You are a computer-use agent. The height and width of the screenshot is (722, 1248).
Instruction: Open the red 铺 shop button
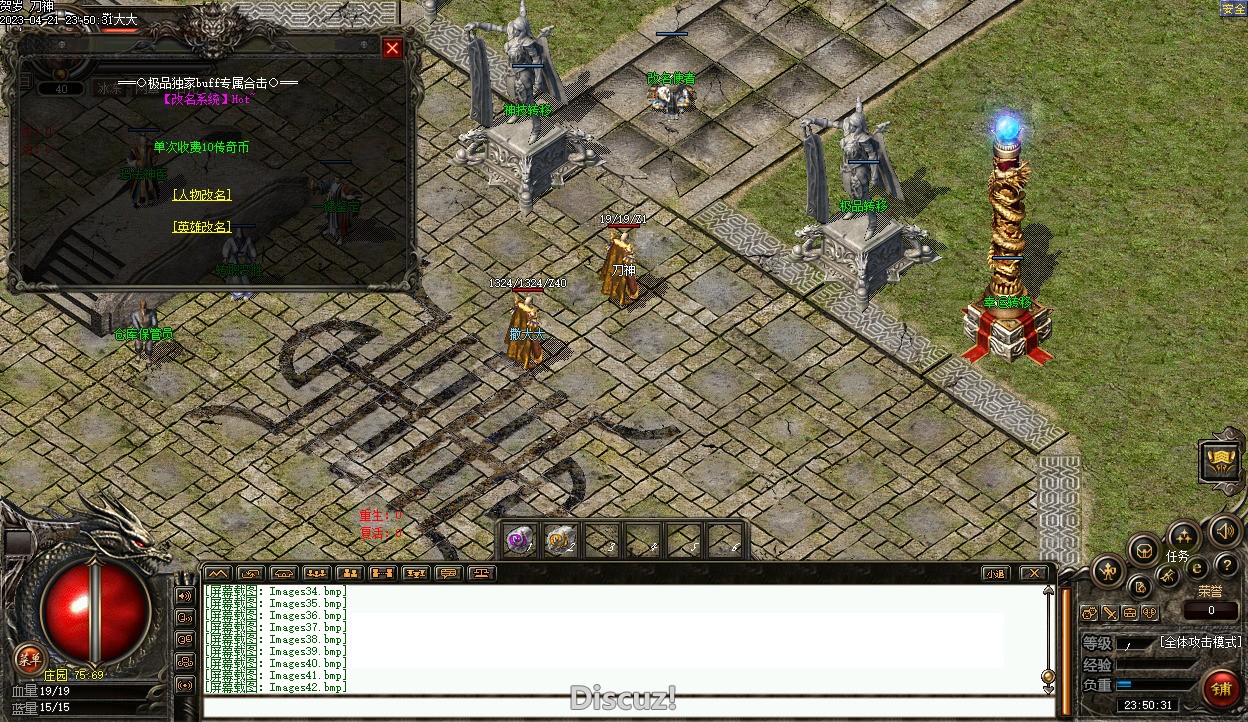[x=1221, y=688]
